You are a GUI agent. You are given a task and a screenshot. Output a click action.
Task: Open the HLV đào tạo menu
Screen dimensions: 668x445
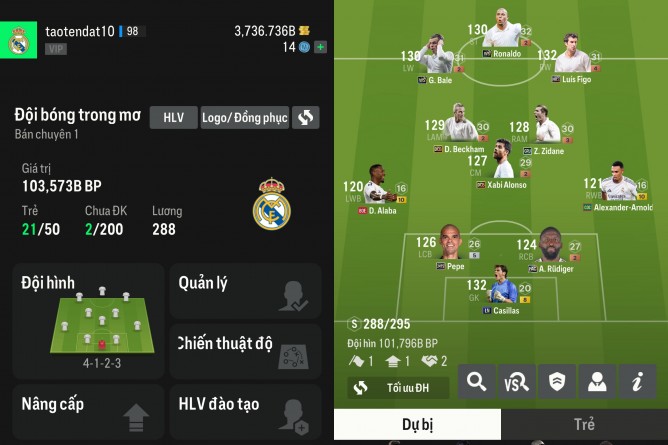coord(244,411)
